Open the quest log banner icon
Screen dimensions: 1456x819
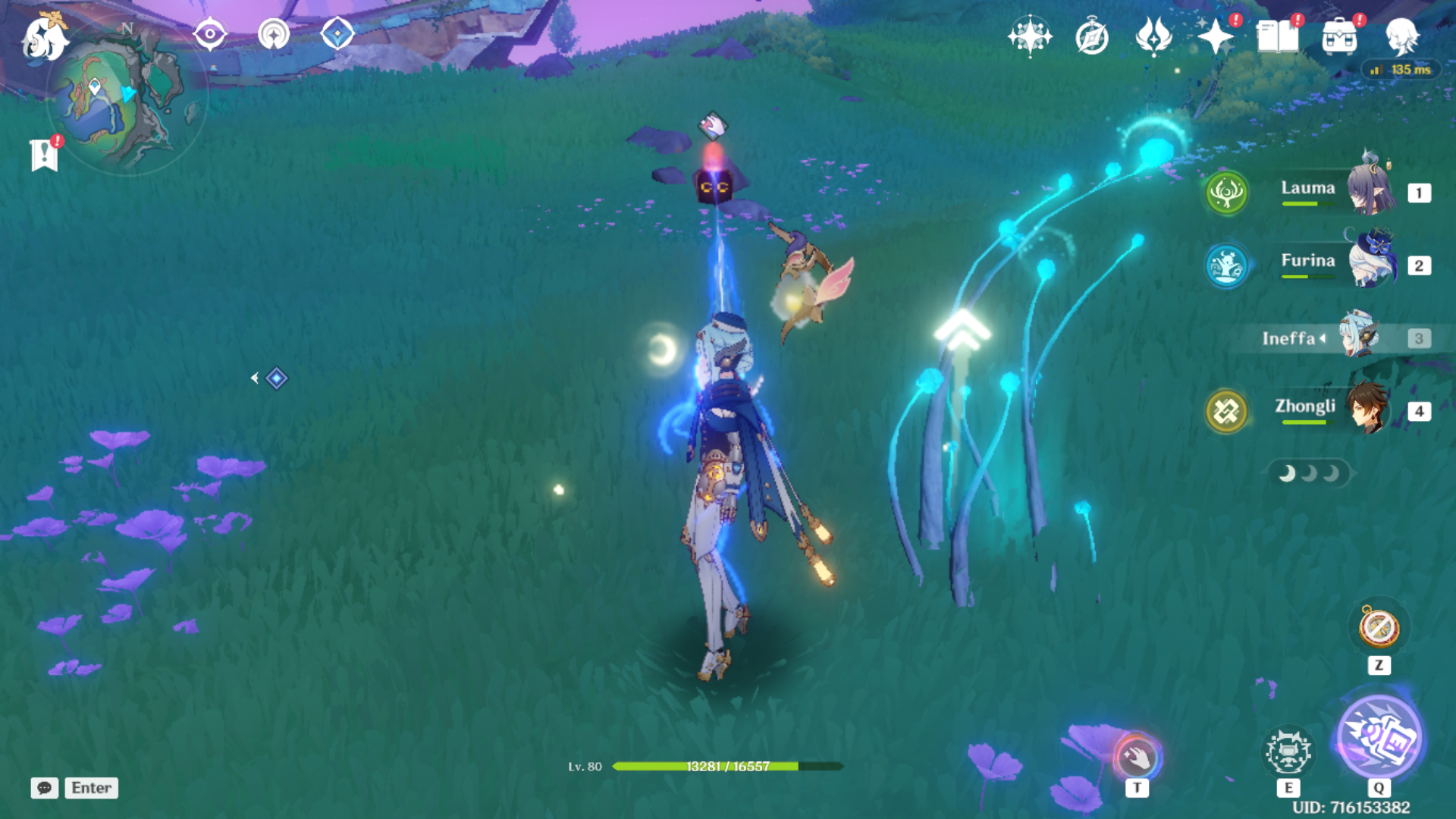pos(45,155)
